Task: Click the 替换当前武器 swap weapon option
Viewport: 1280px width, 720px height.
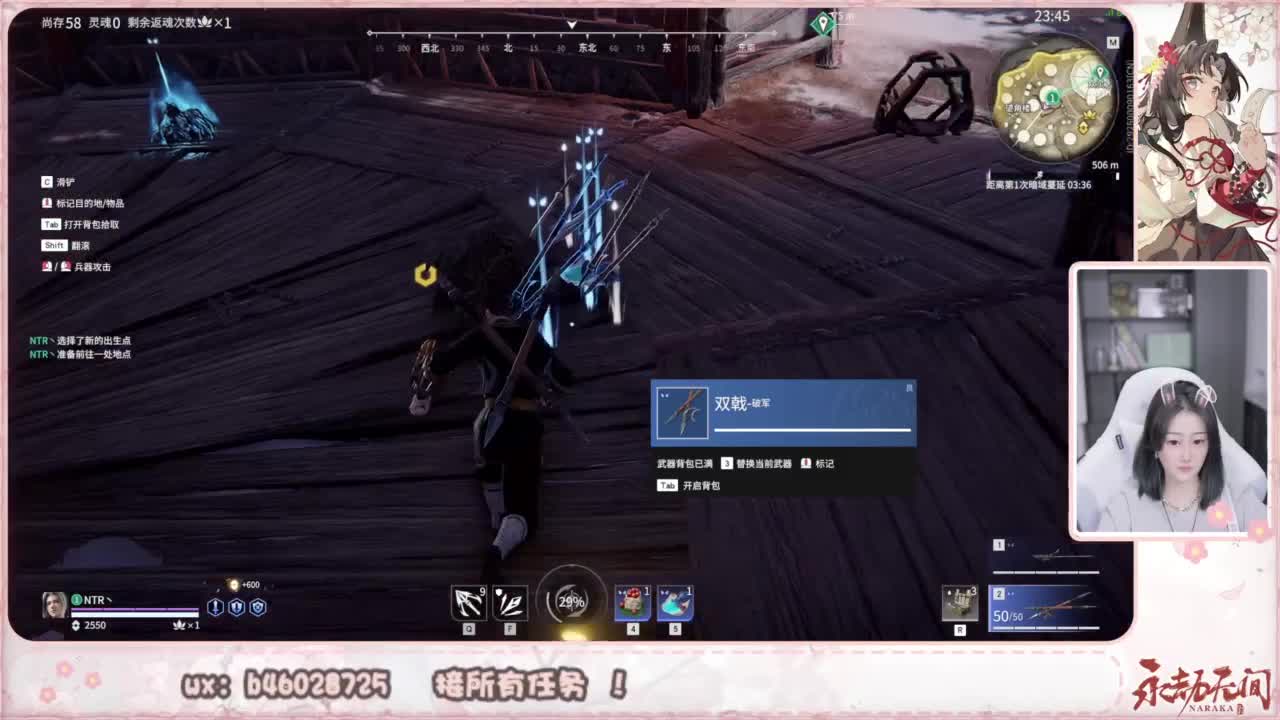Action: click(x=766, y=462)
